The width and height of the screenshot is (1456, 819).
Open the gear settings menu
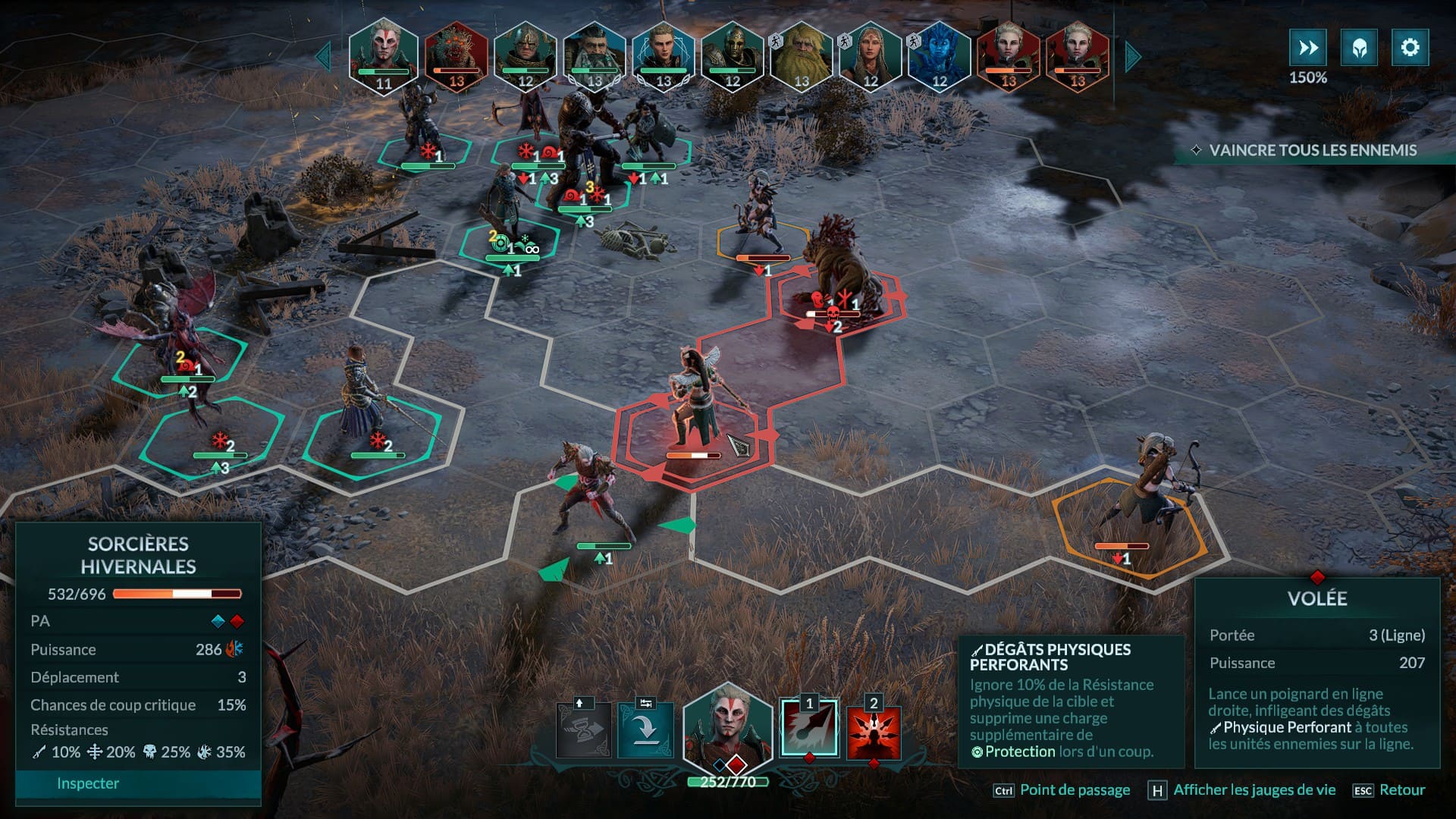(x=1410, y=48)
